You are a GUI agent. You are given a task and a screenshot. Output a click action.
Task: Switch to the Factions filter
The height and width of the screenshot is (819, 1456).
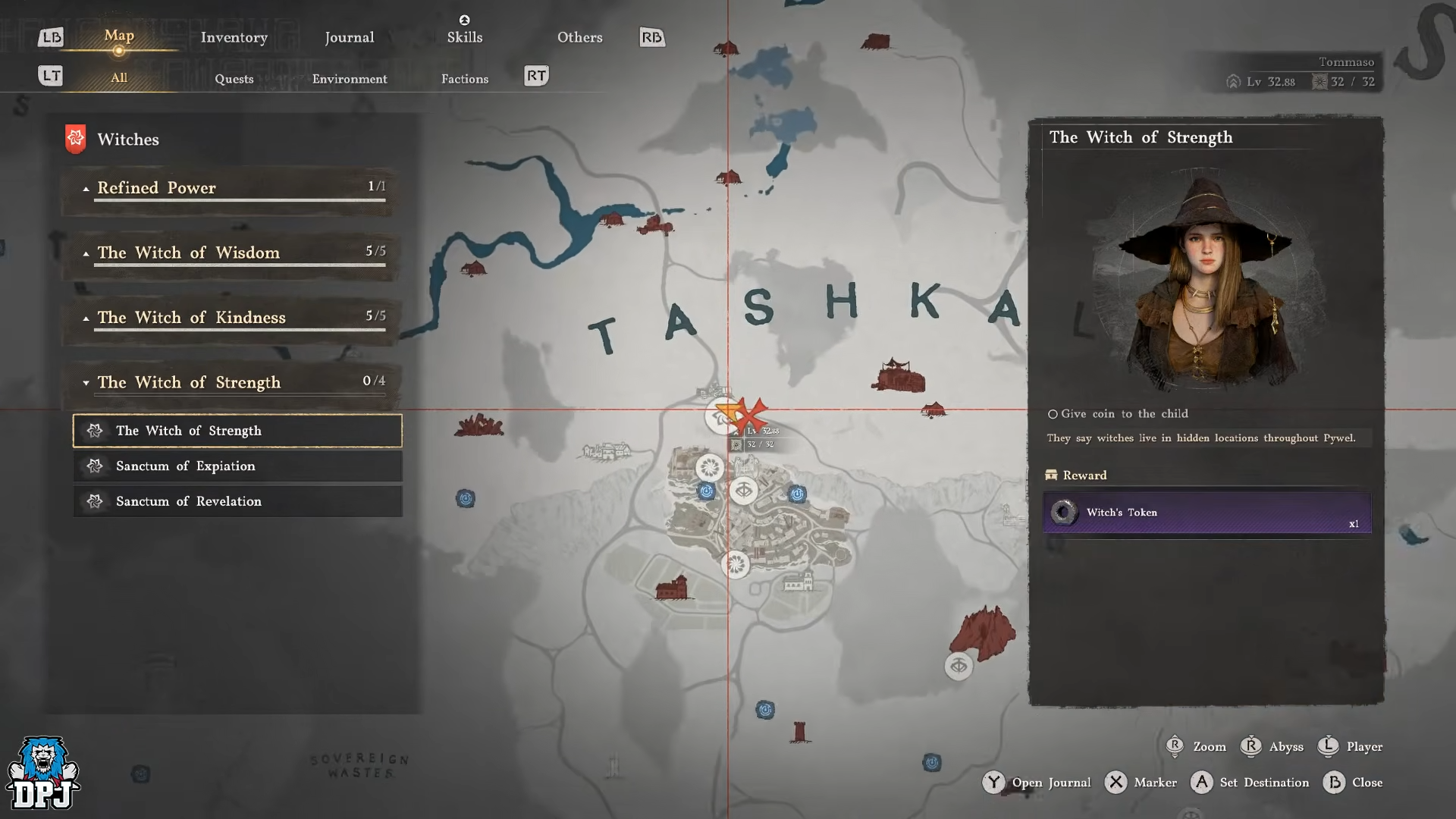[x=464, y=79]
